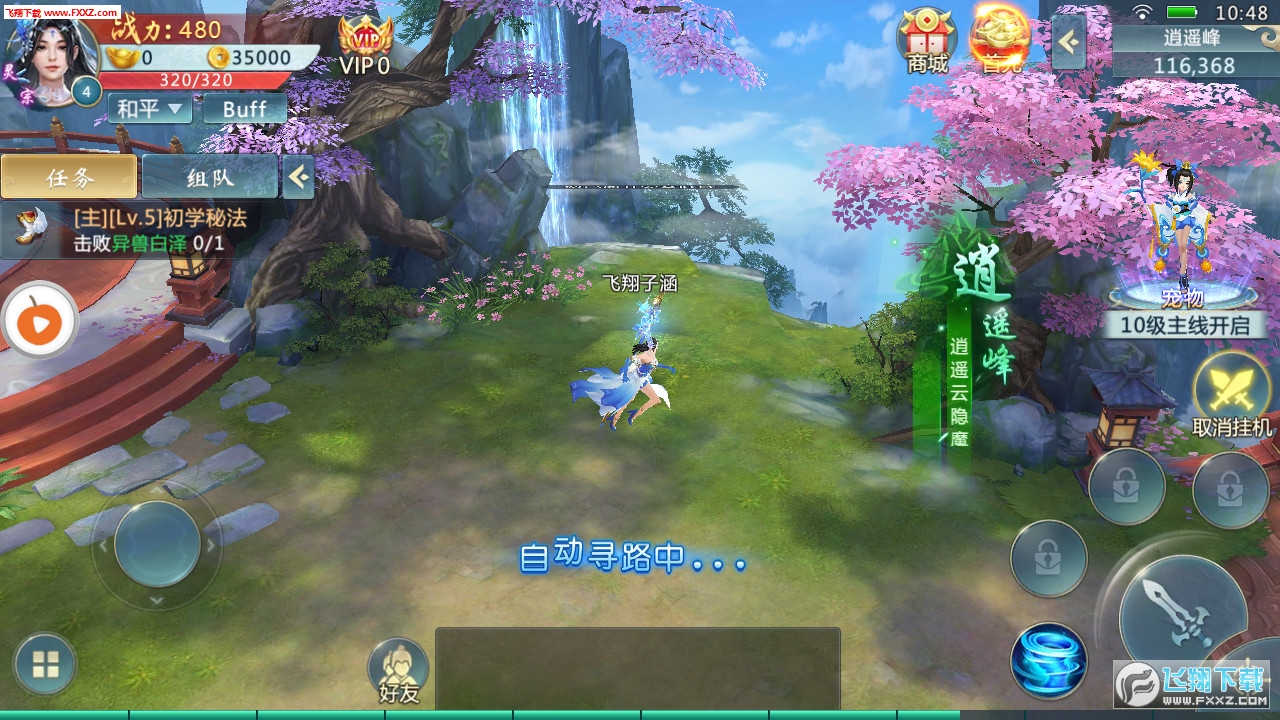Switch to the 组队 team tab

tap(209, 177)
